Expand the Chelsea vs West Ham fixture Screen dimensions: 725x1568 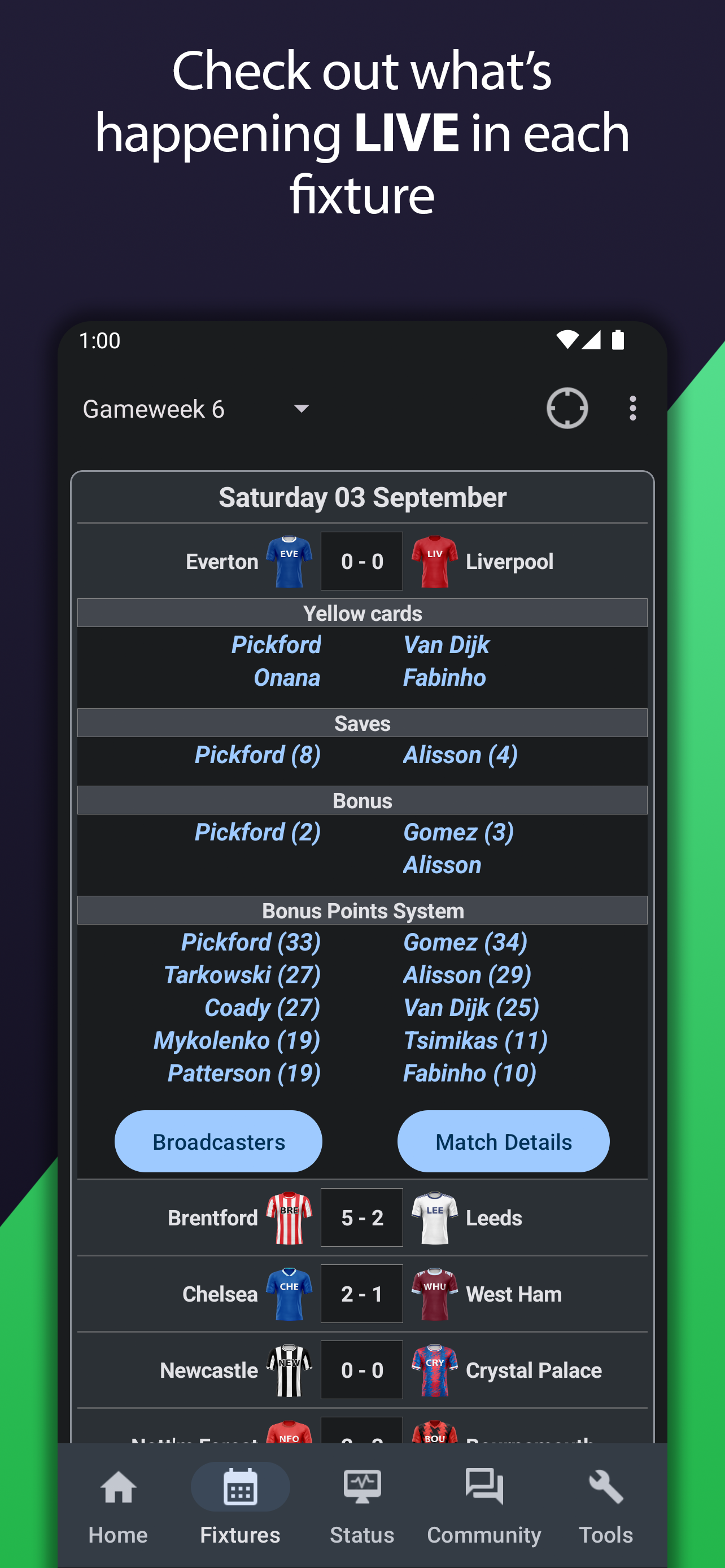[362, 1294]
